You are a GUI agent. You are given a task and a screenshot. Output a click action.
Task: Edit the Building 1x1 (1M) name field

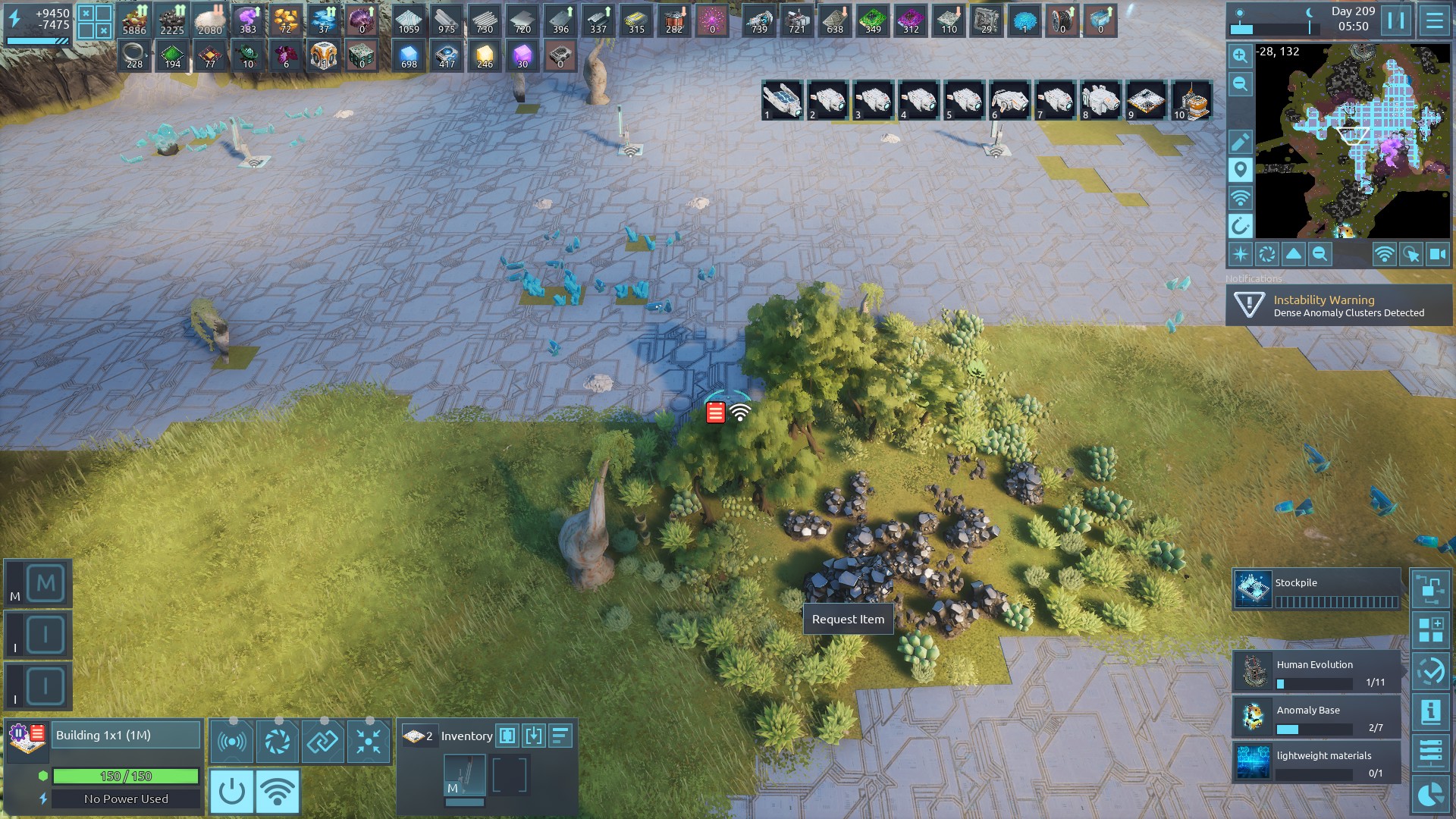tap(125, 736)
